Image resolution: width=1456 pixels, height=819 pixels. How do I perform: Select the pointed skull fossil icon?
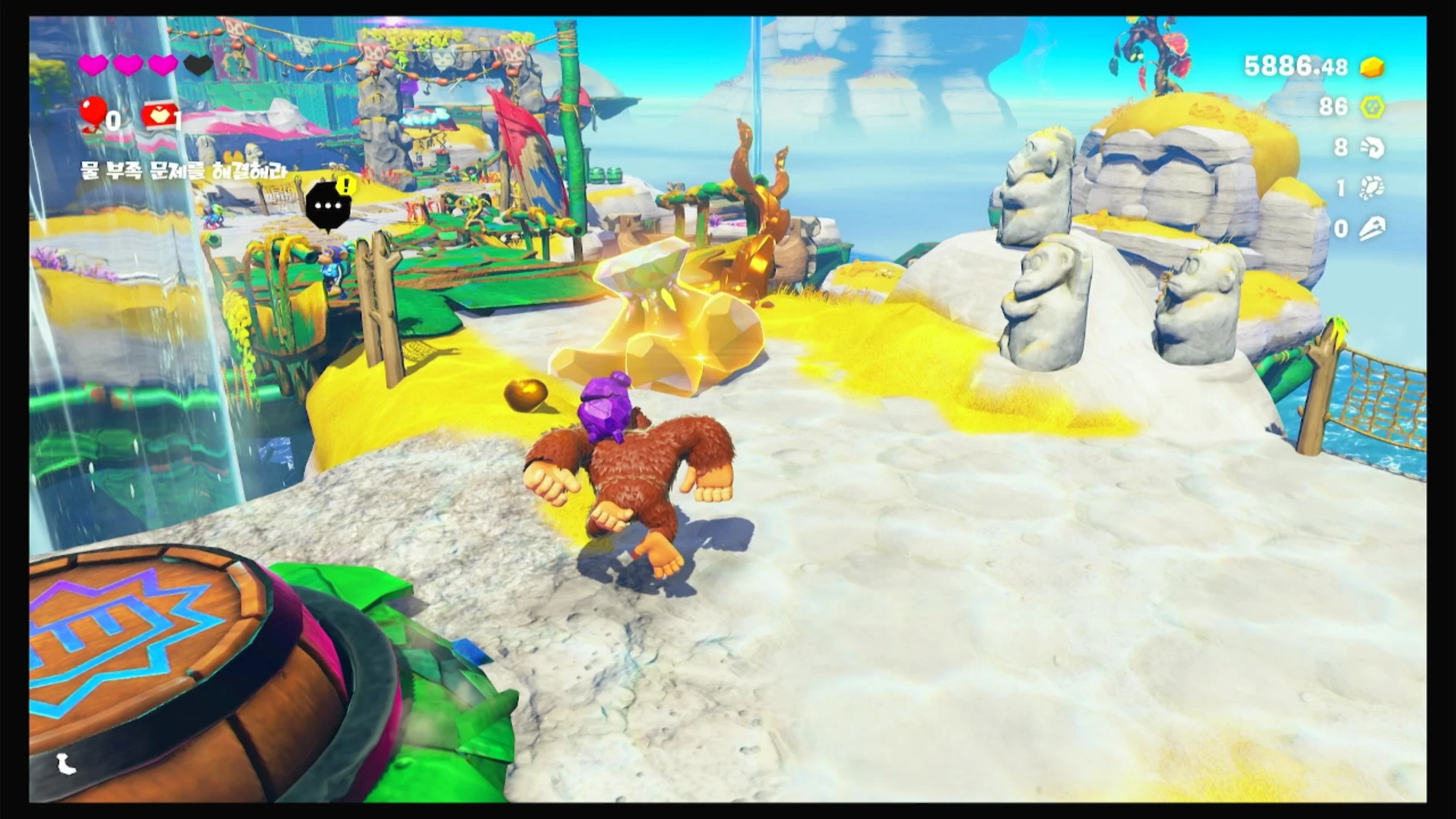click(x=1372, y=229)
